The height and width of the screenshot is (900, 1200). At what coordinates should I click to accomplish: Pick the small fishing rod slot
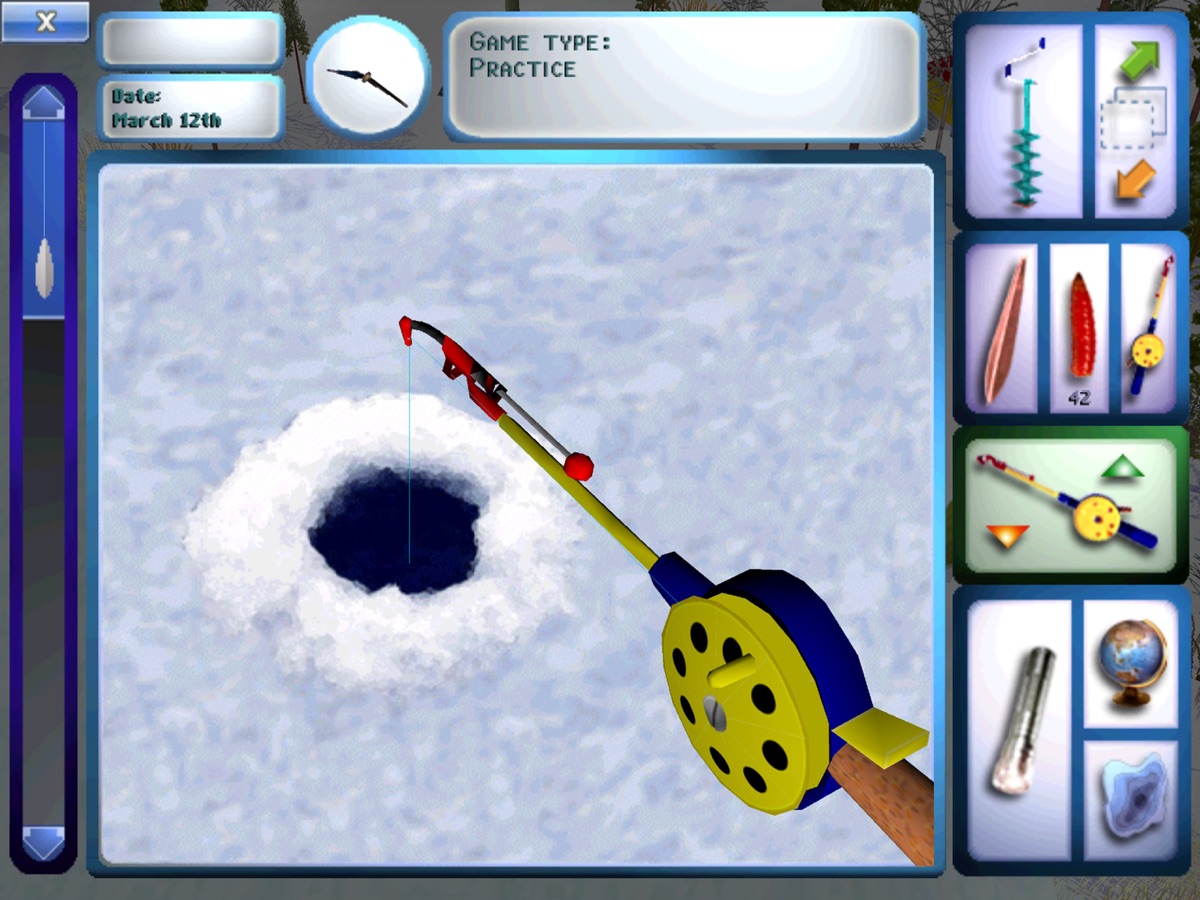tap(1149, 327)
